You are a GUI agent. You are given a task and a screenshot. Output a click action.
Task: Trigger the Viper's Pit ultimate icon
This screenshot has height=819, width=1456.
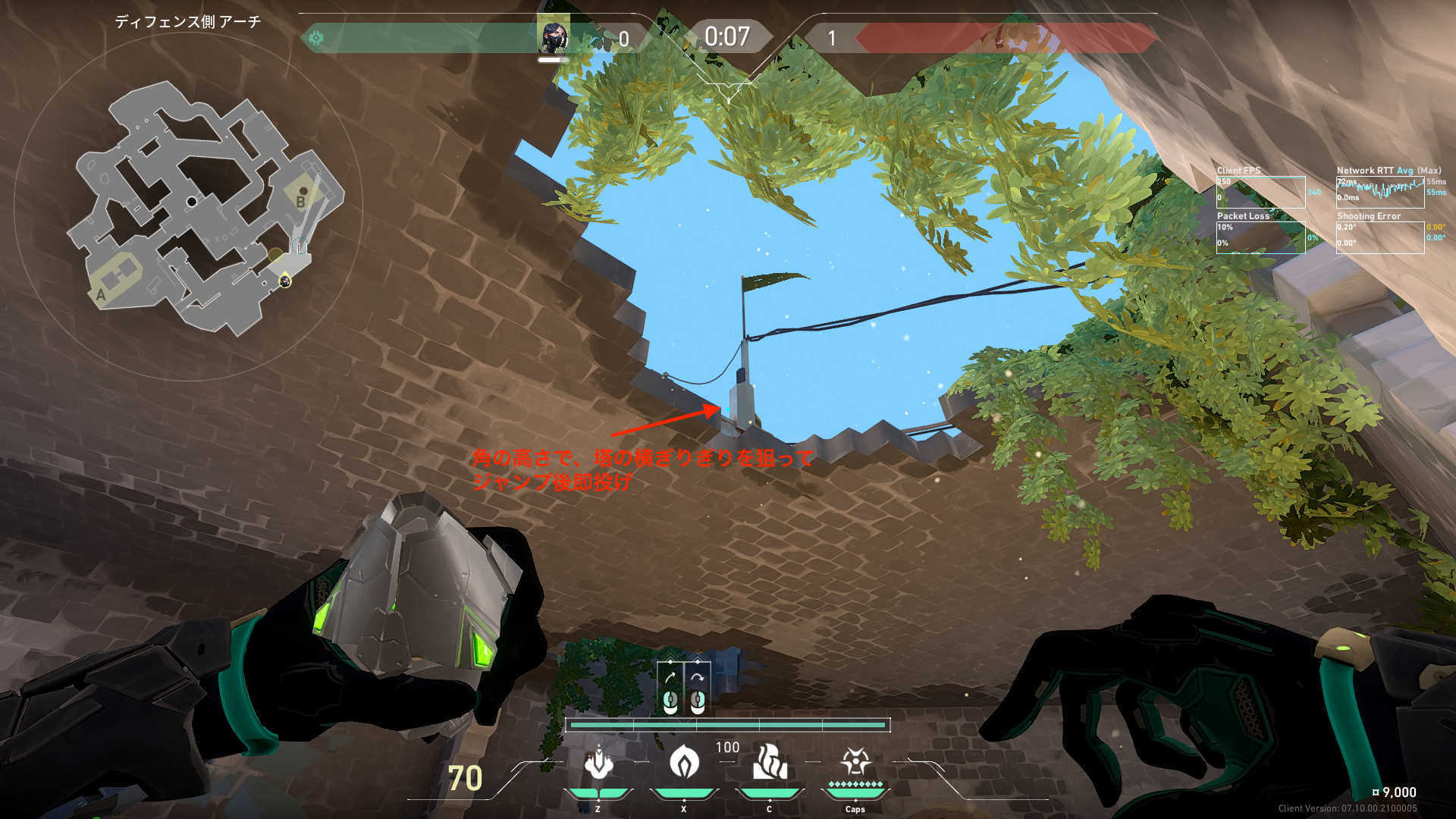(x=855, y=762)
